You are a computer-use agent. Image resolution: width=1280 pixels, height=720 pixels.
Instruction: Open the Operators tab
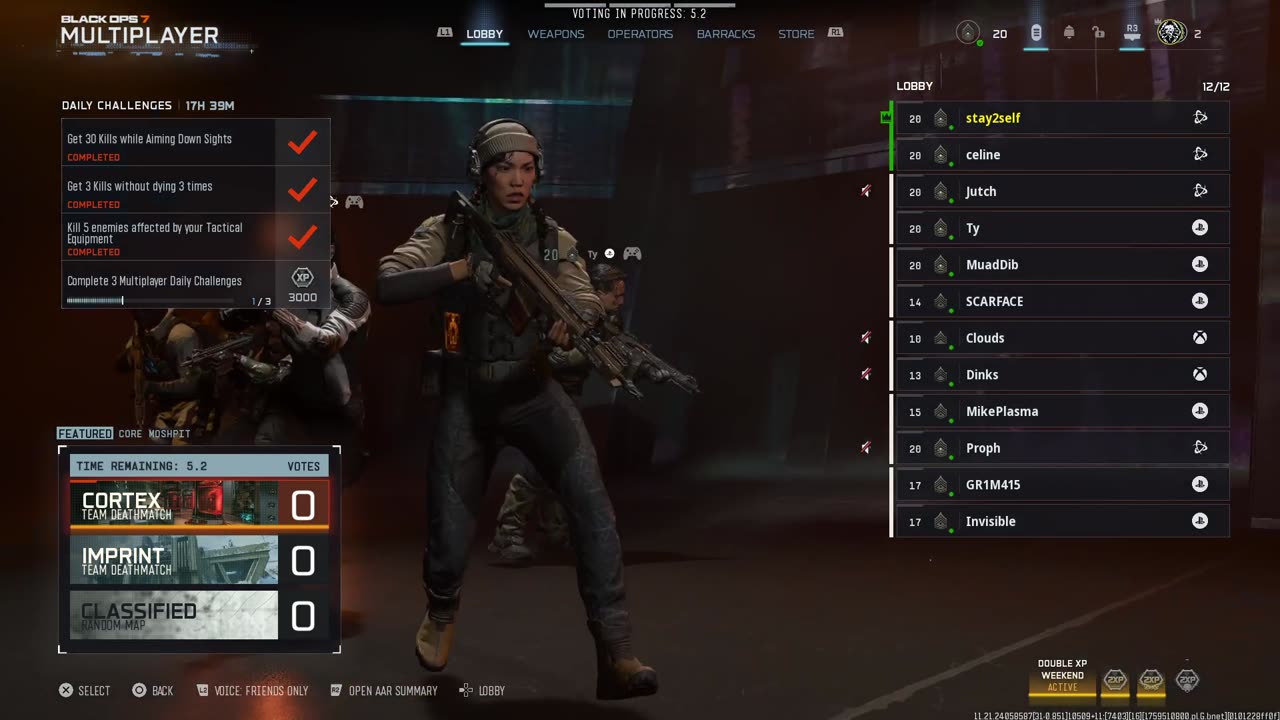tap(640, 34)
